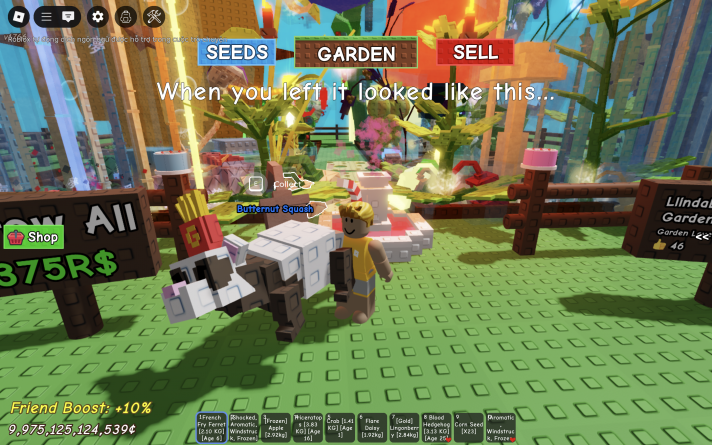The image size is (712, 445).
Task: Go to the Garden
Action: click(x=356, y=53)
